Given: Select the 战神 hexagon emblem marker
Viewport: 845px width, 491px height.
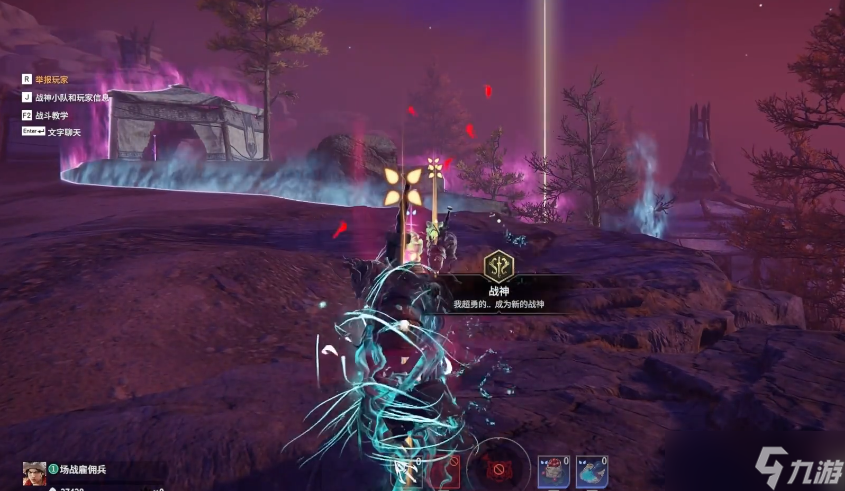Looking at the screenshot, I should (x=497, y=266).
